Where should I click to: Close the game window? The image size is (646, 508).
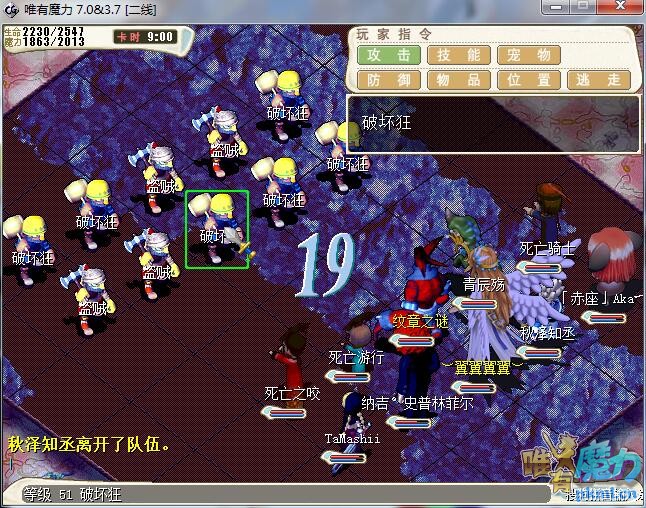pyautogui.click(x=620, y=9)
